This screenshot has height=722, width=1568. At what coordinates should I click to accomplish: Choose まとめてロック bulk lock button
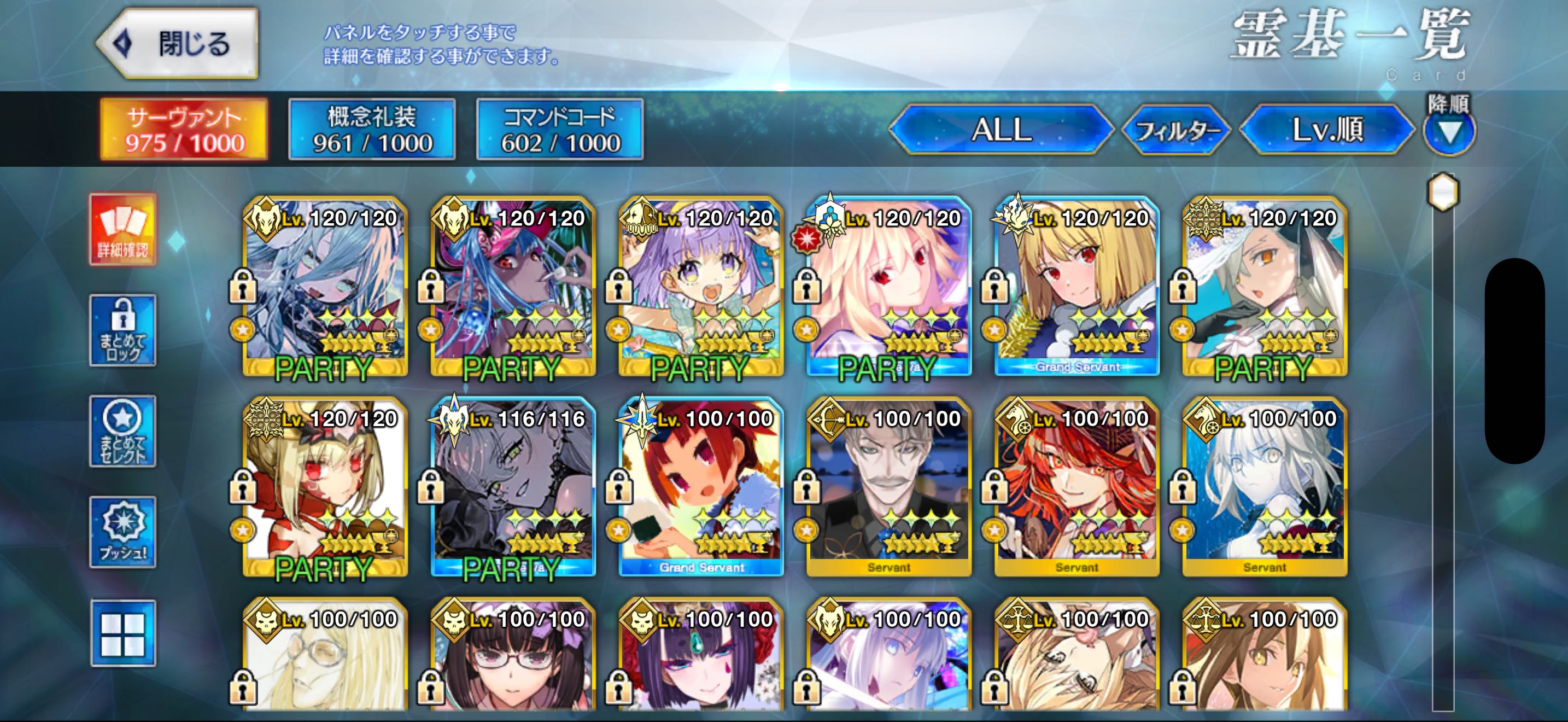[123, 330]
